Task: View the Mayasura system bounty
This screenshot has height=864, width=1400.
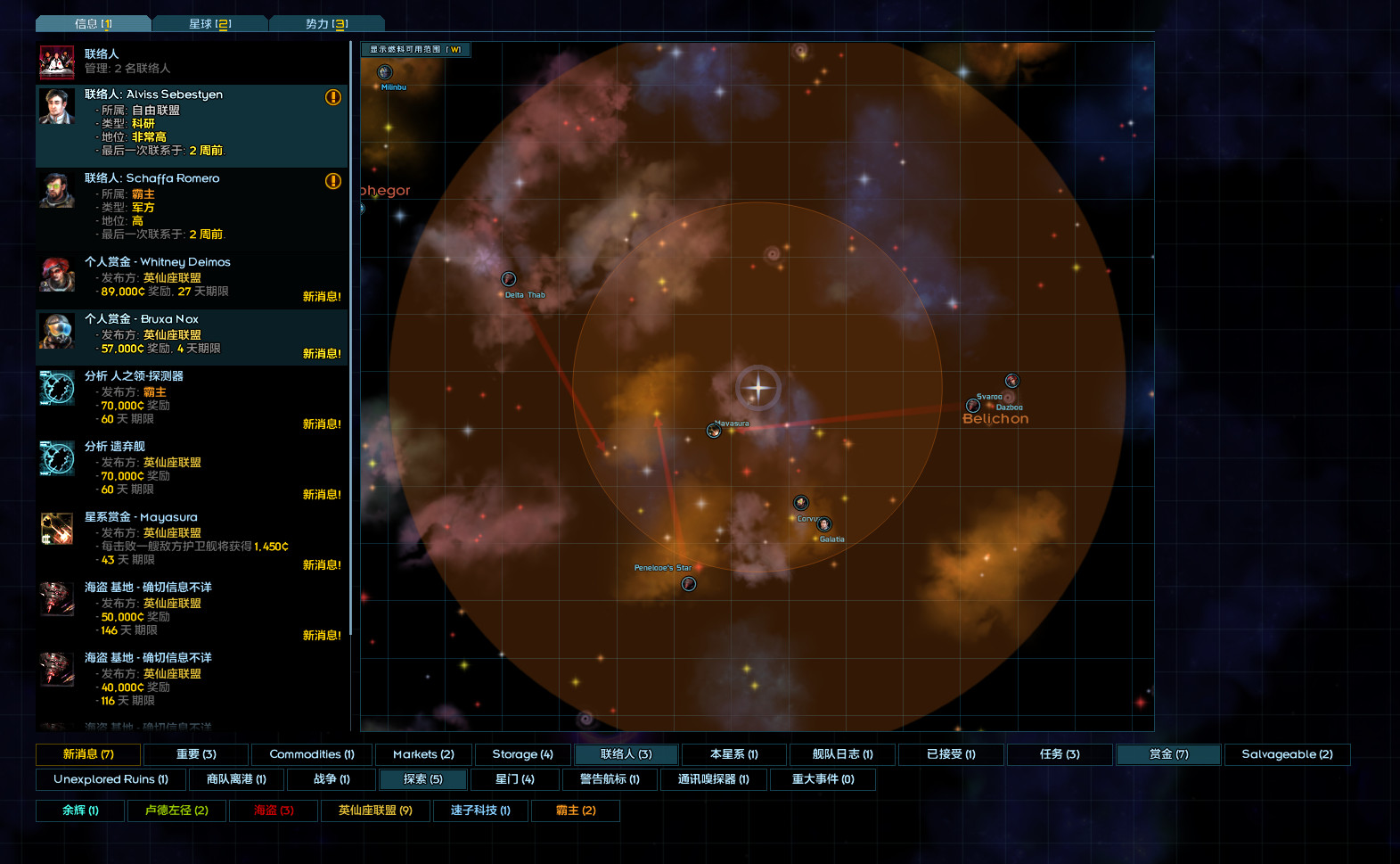Action: tap(192, 540)
